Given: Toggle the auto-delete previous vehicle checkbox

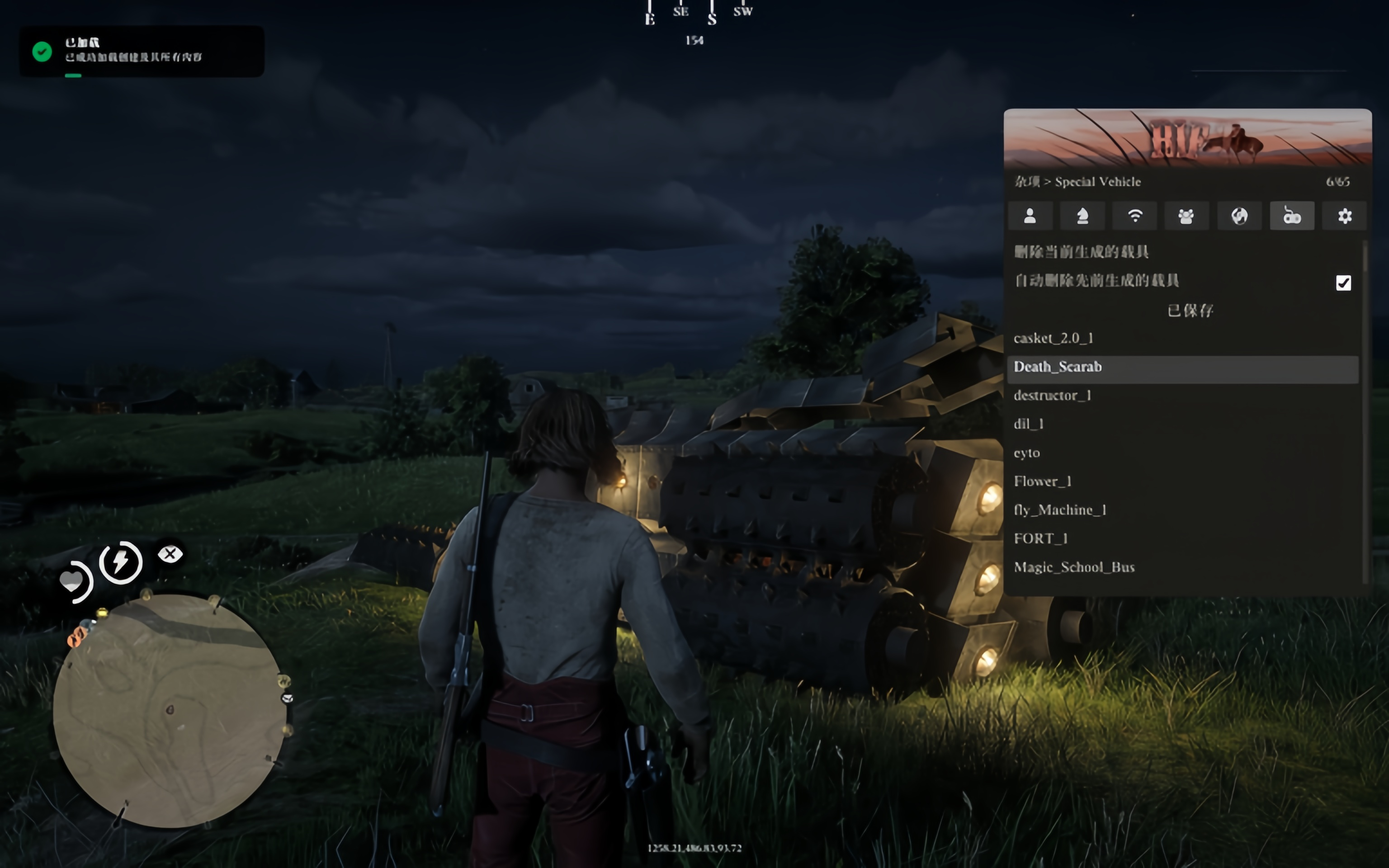Looking at the screenshot, I should [x=1342, y=283].
